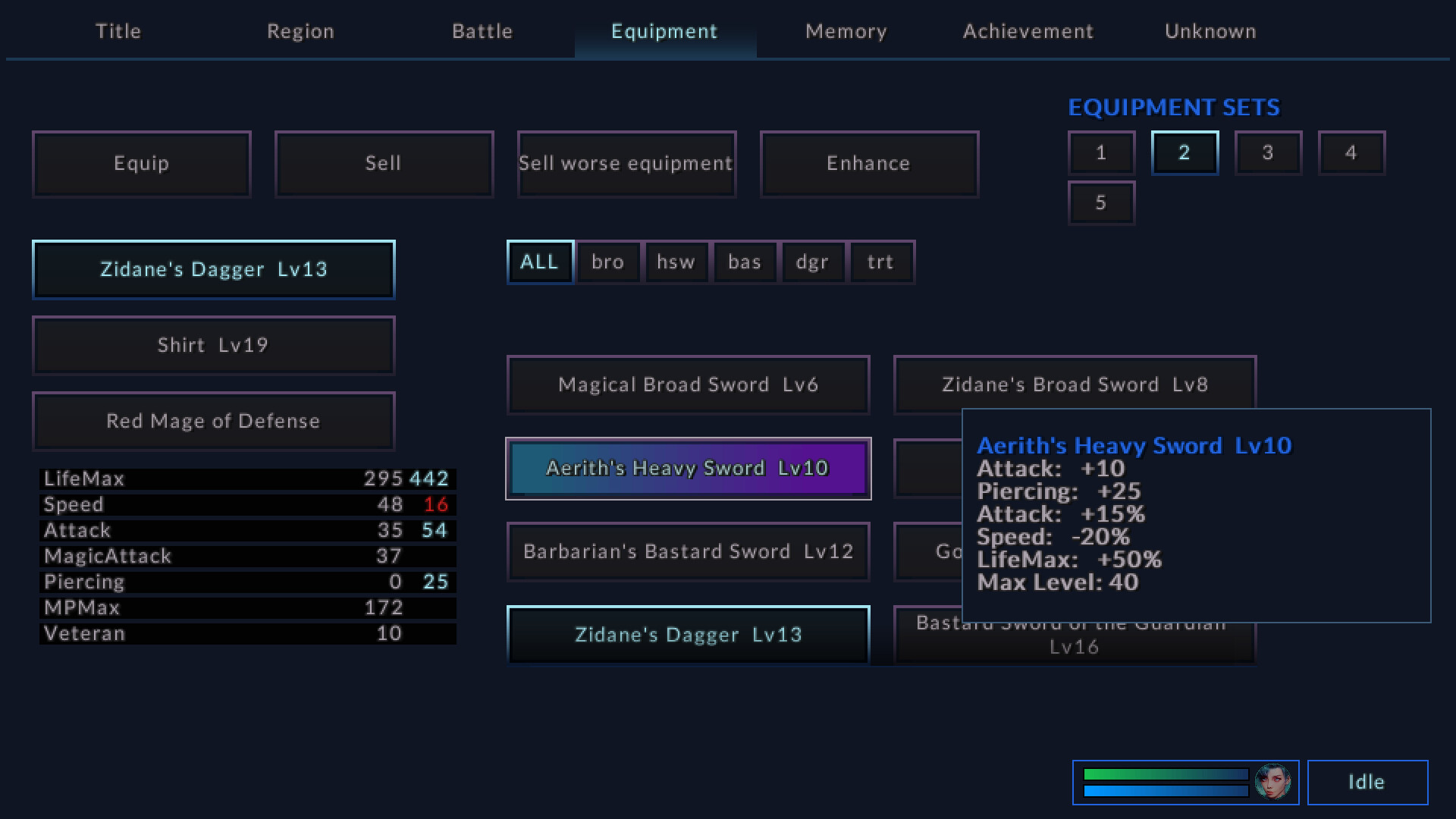
Task: Select the trt equipment filter
Action: pyautogui.click(x=880, y=262)
